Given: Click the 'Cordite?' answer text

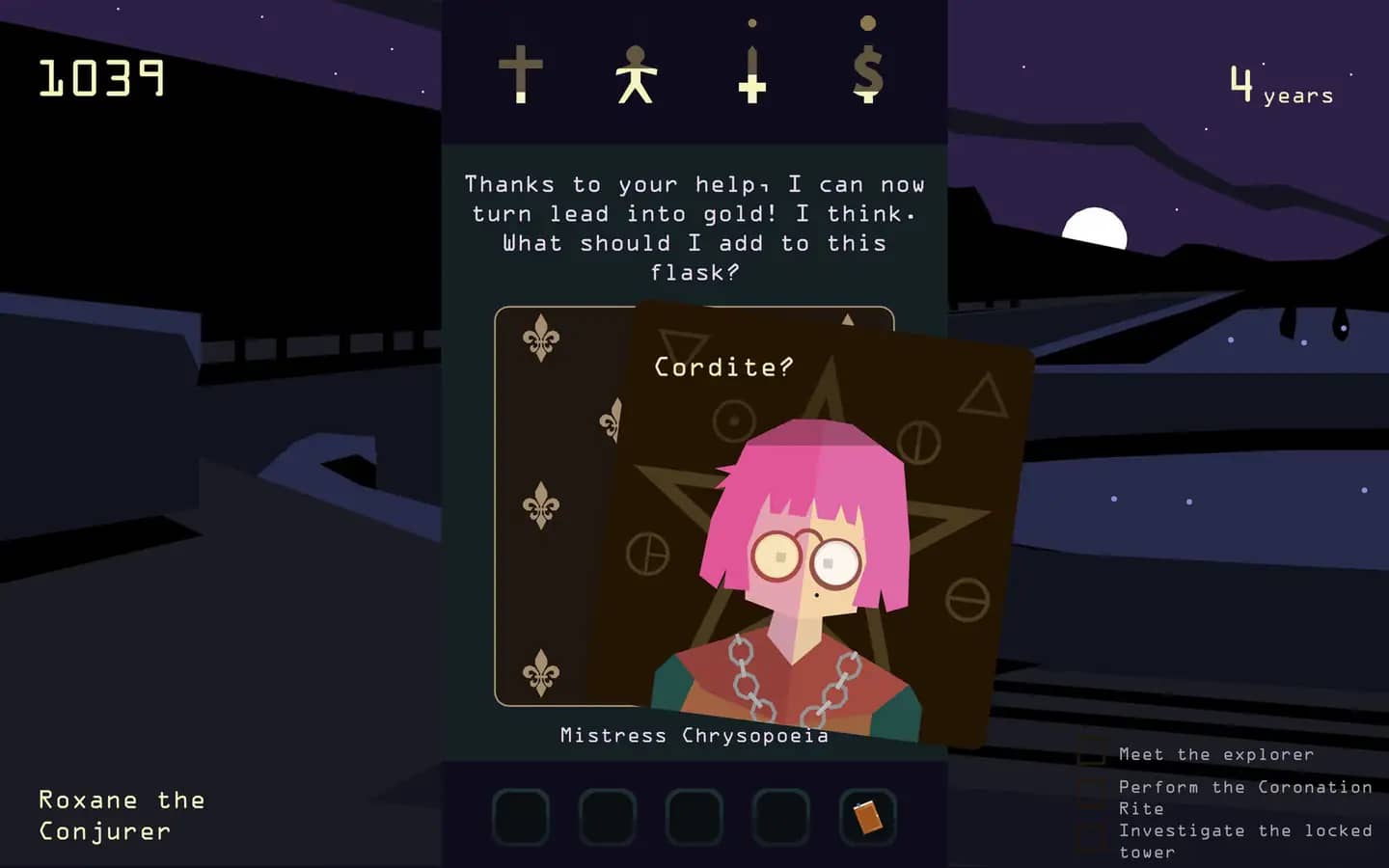Looking at the screenshot, I should [x=722, y=366].
